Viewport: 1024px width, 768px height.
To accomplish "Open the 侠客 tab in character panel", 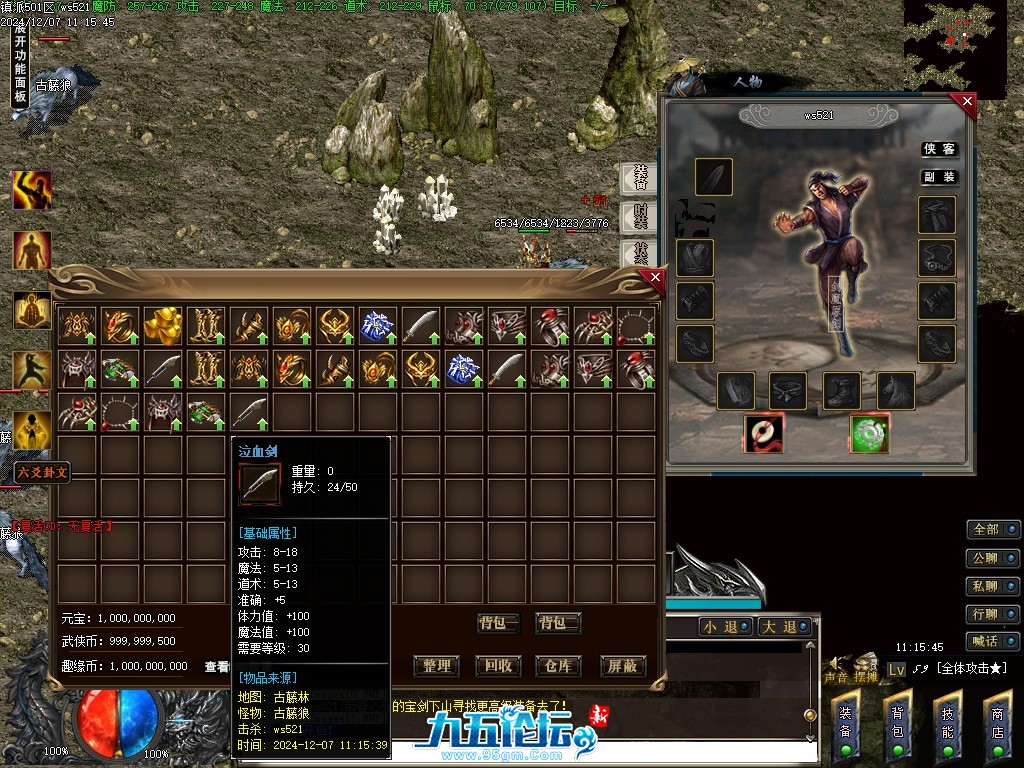I will click(939, 149).
